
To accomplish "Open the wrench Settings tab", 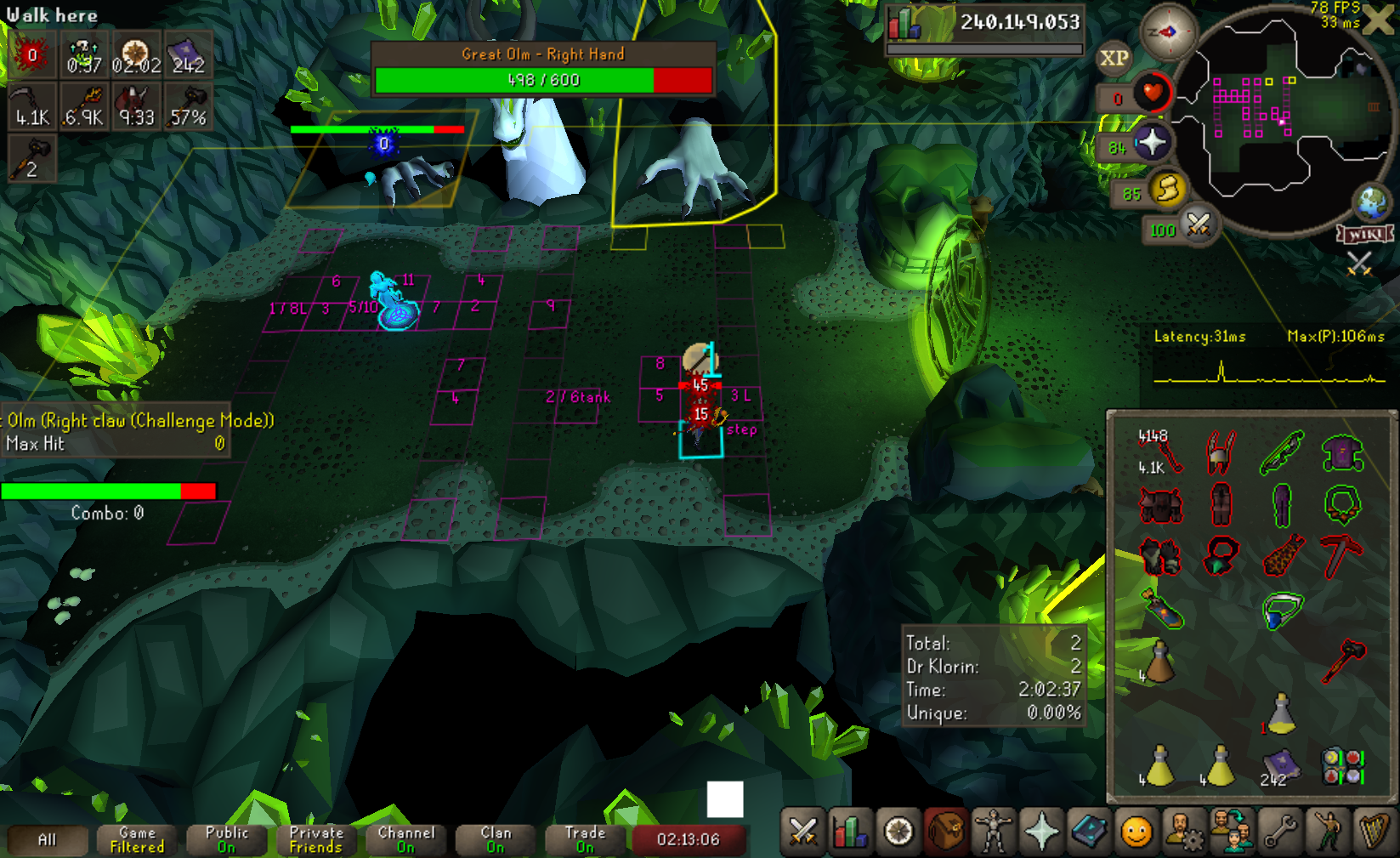I will coord(1279,832).
